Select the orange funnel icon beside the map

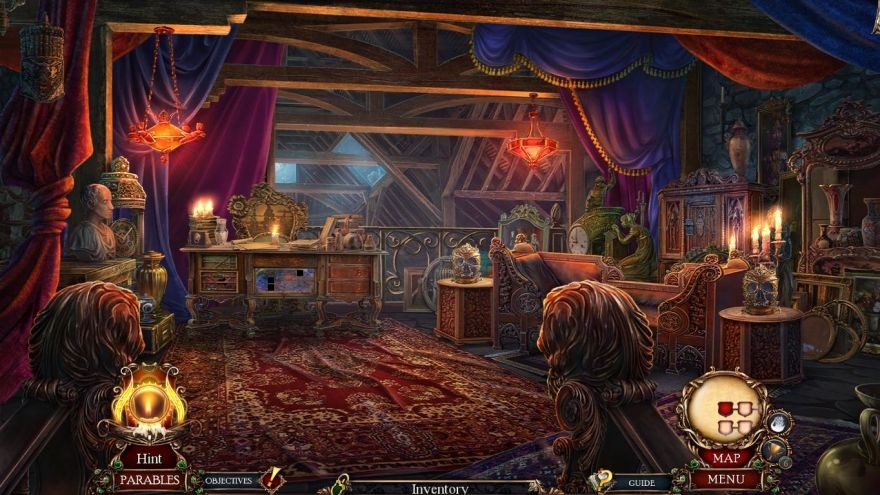click(x=773, y=449)
